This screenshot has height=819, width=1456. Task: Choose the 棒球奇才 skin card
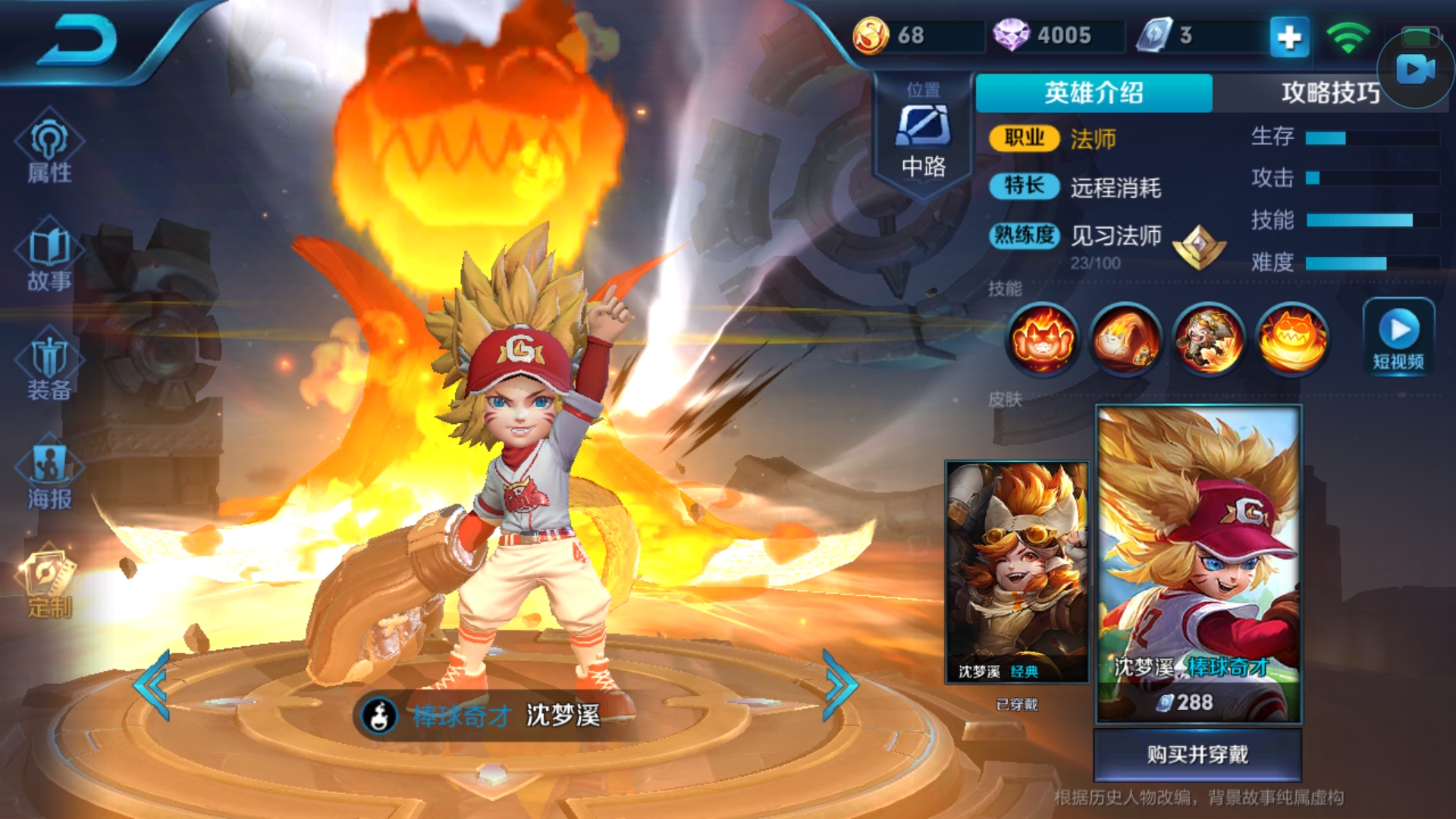pos(1198,563)
